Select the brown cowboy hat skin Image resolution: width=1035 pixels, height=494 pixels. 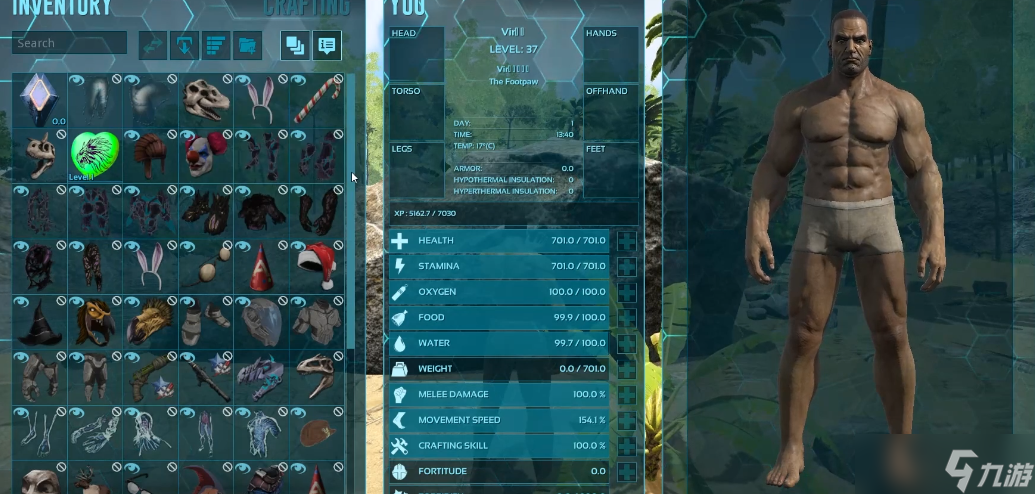click(318, 432)
